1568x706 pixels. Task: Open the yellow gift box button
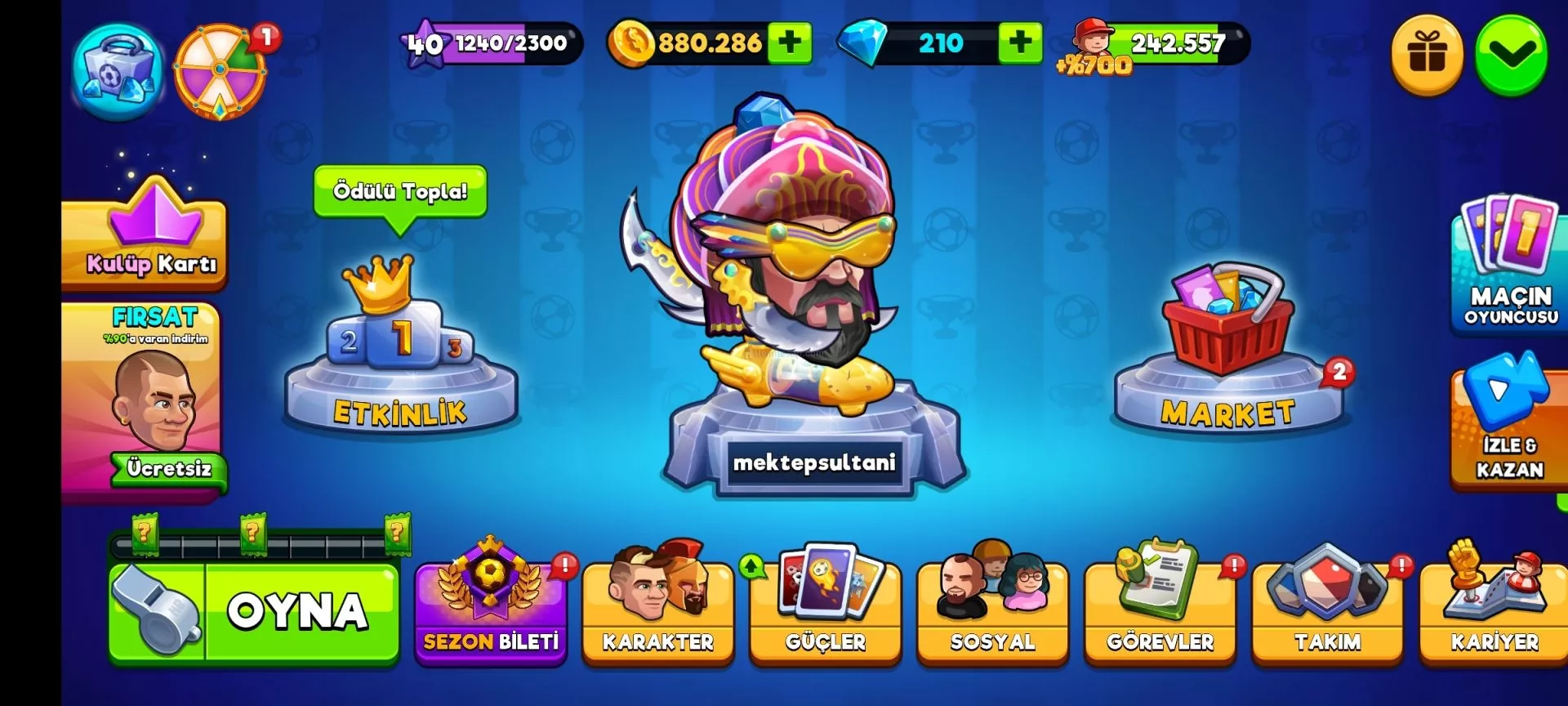tap(1428, 56)
